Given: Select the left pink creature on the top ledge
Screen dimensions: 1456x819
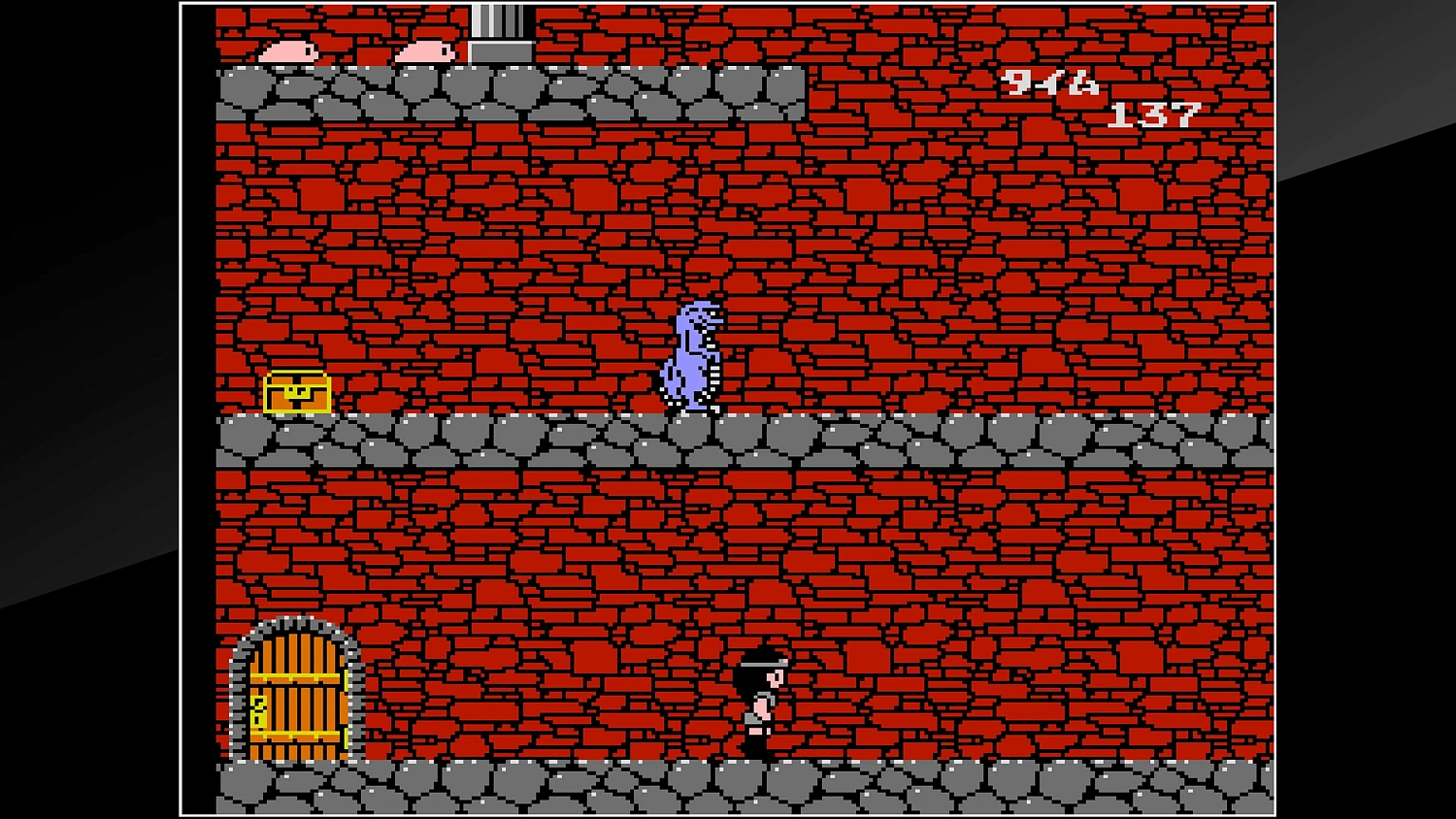Looking at the screenshot, I should click(286, 50).
